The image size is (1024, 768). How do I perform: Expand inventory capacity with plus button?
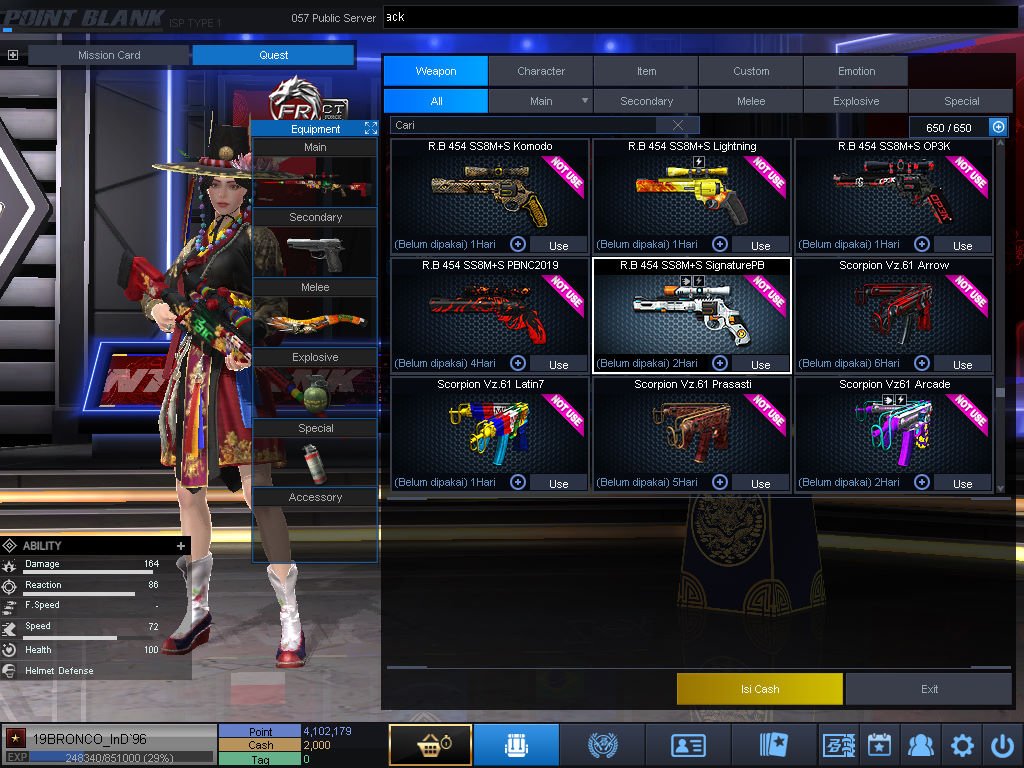coord(998,127)
